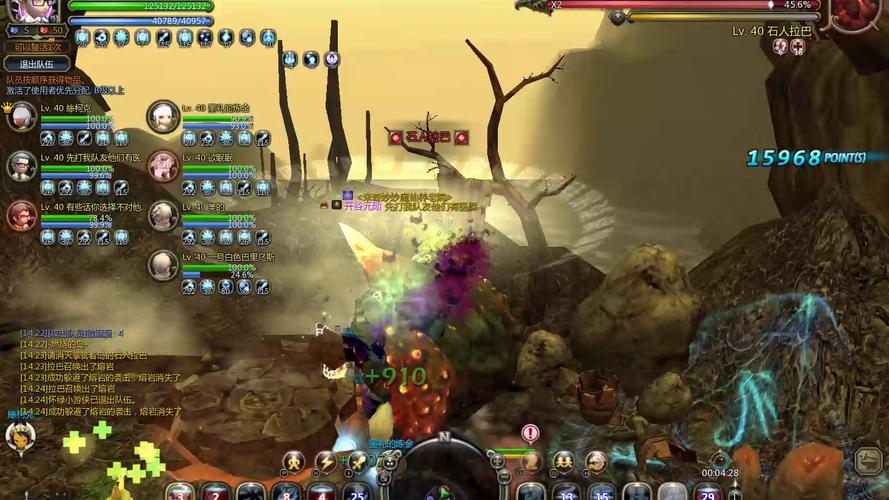Click the red exclamation alert icon

coord(530,433)
